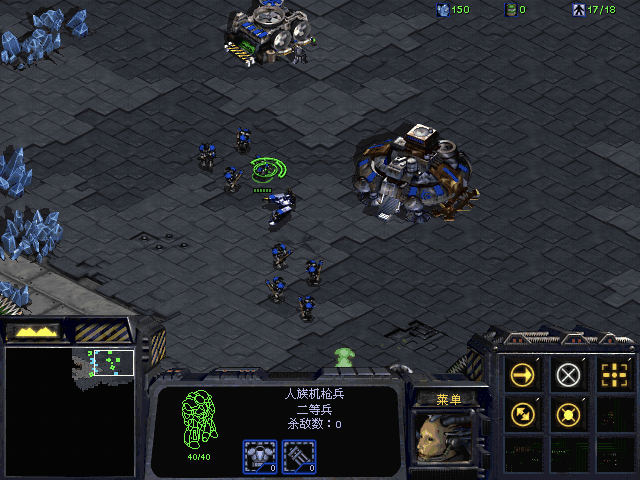Inspect the infantry weapon upgrade icon

(300, 456)
